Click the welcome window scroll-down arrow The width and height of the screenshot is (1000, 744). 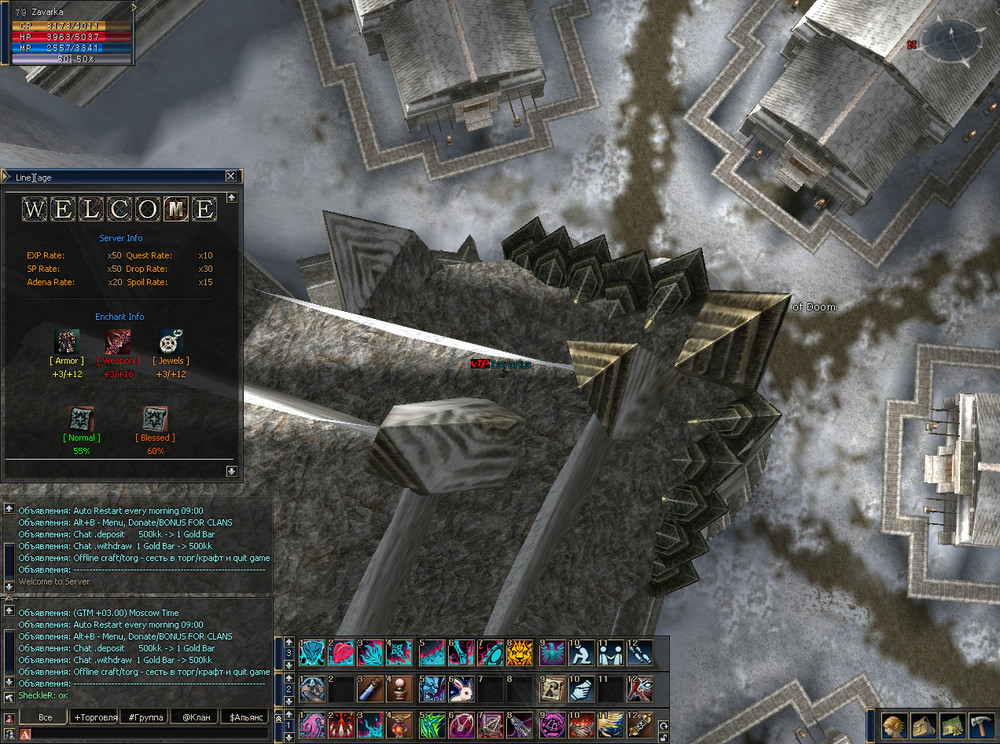tap(232, 470)
